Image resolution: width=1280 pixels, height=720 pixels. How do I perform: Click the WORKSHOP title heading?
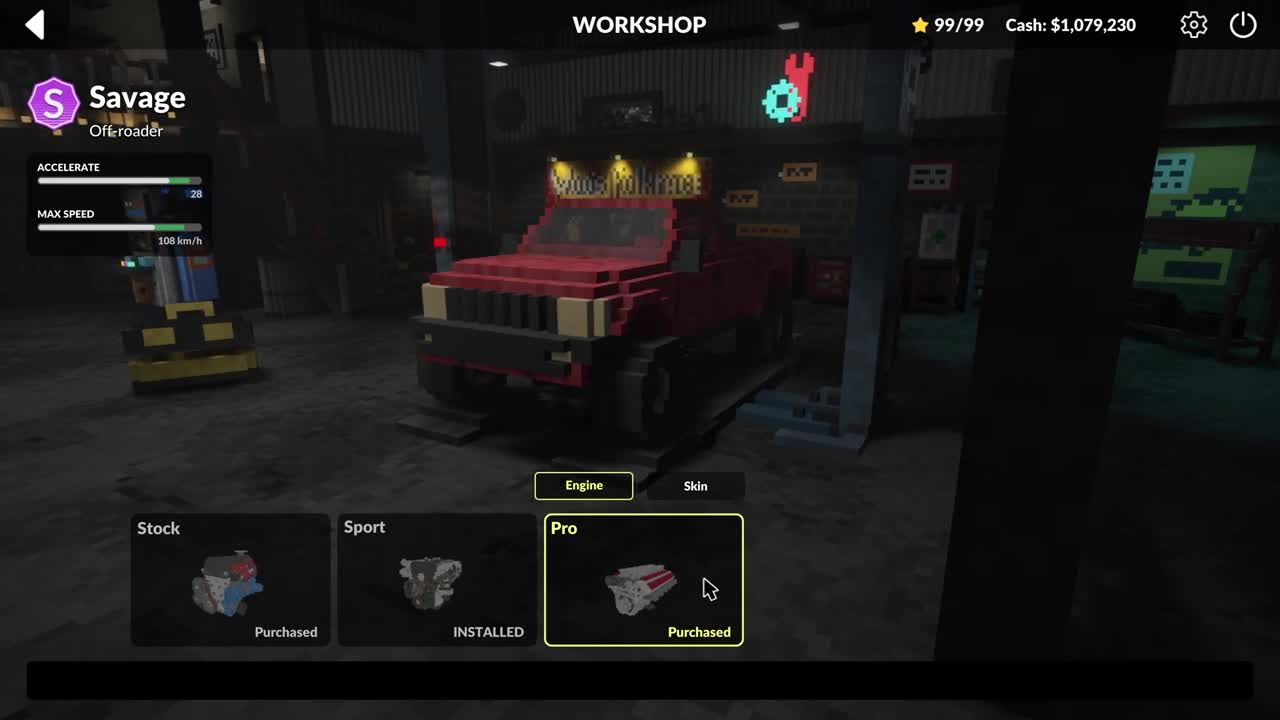(x=639, y=25)
